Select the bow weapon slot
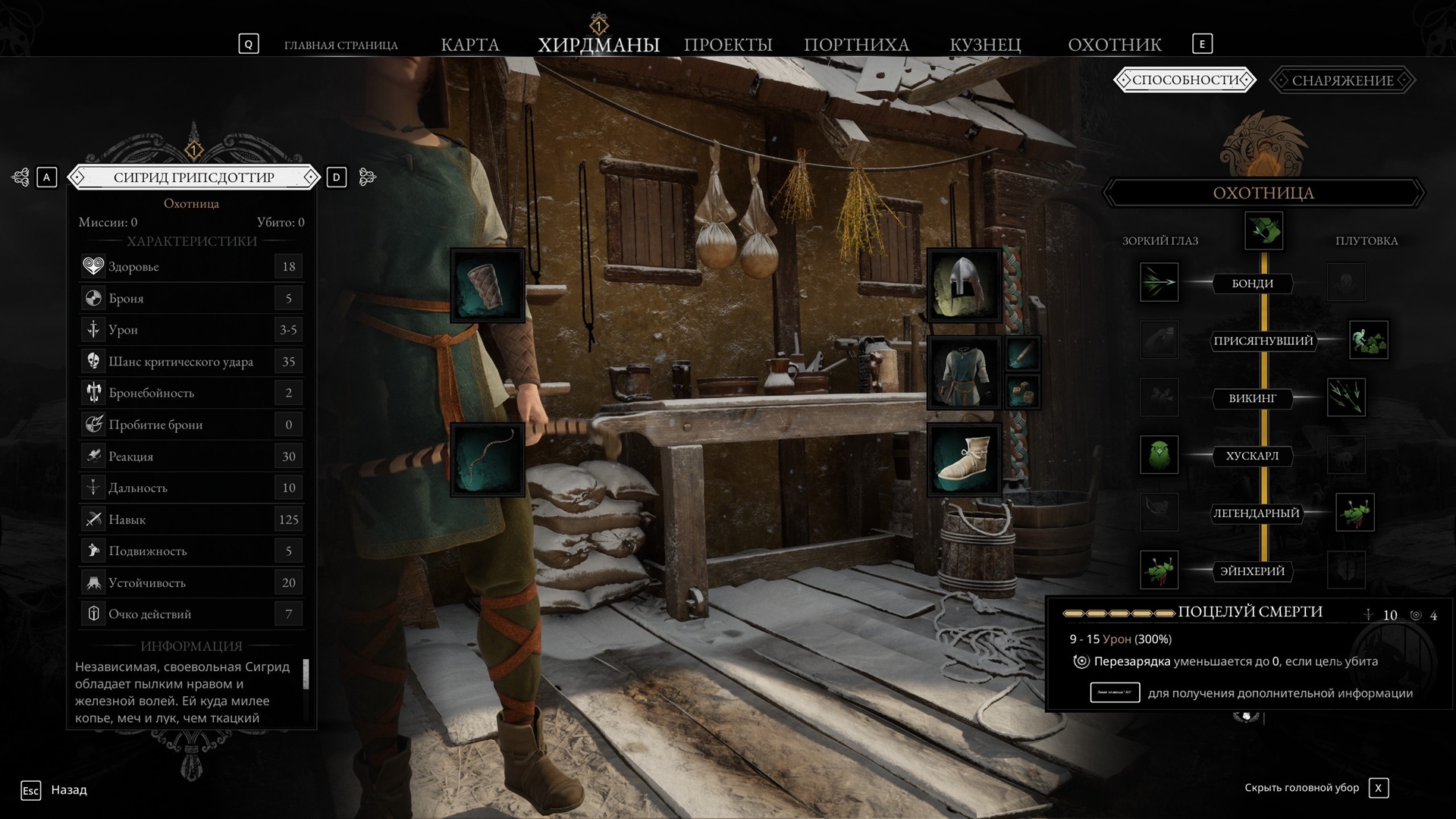1456x819 pixels. pyautogui.click(x=488, y=460)
